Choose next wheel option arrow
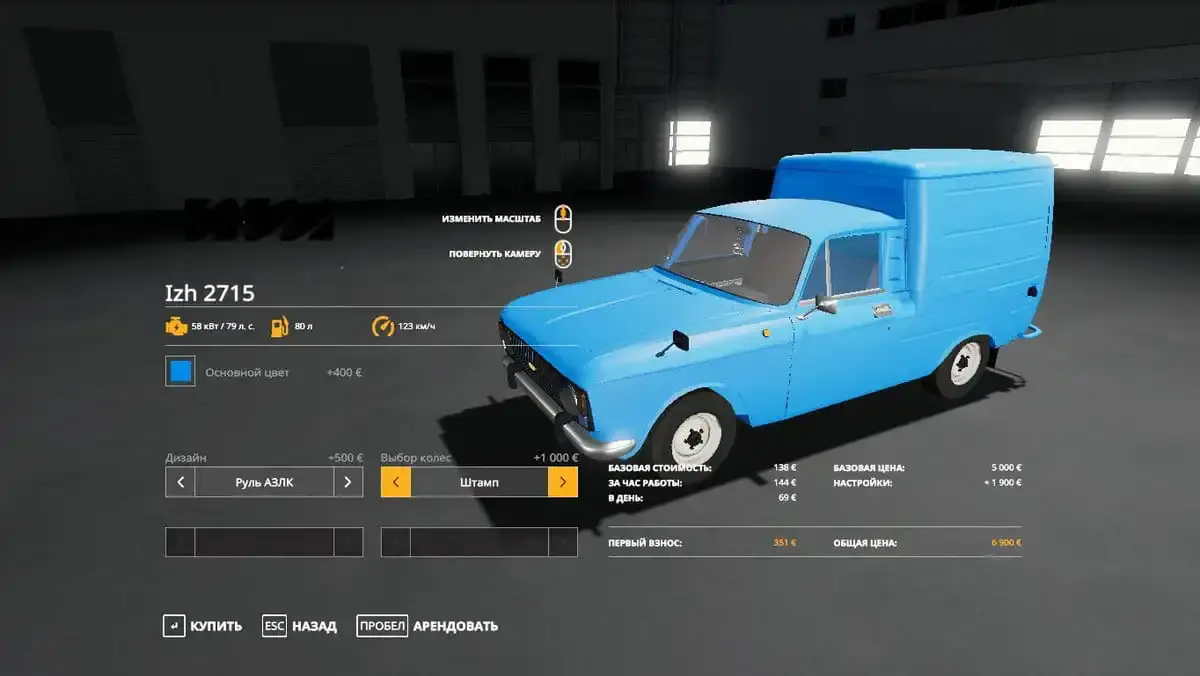This screenshot has height=676, width=1200. [563, 482]
